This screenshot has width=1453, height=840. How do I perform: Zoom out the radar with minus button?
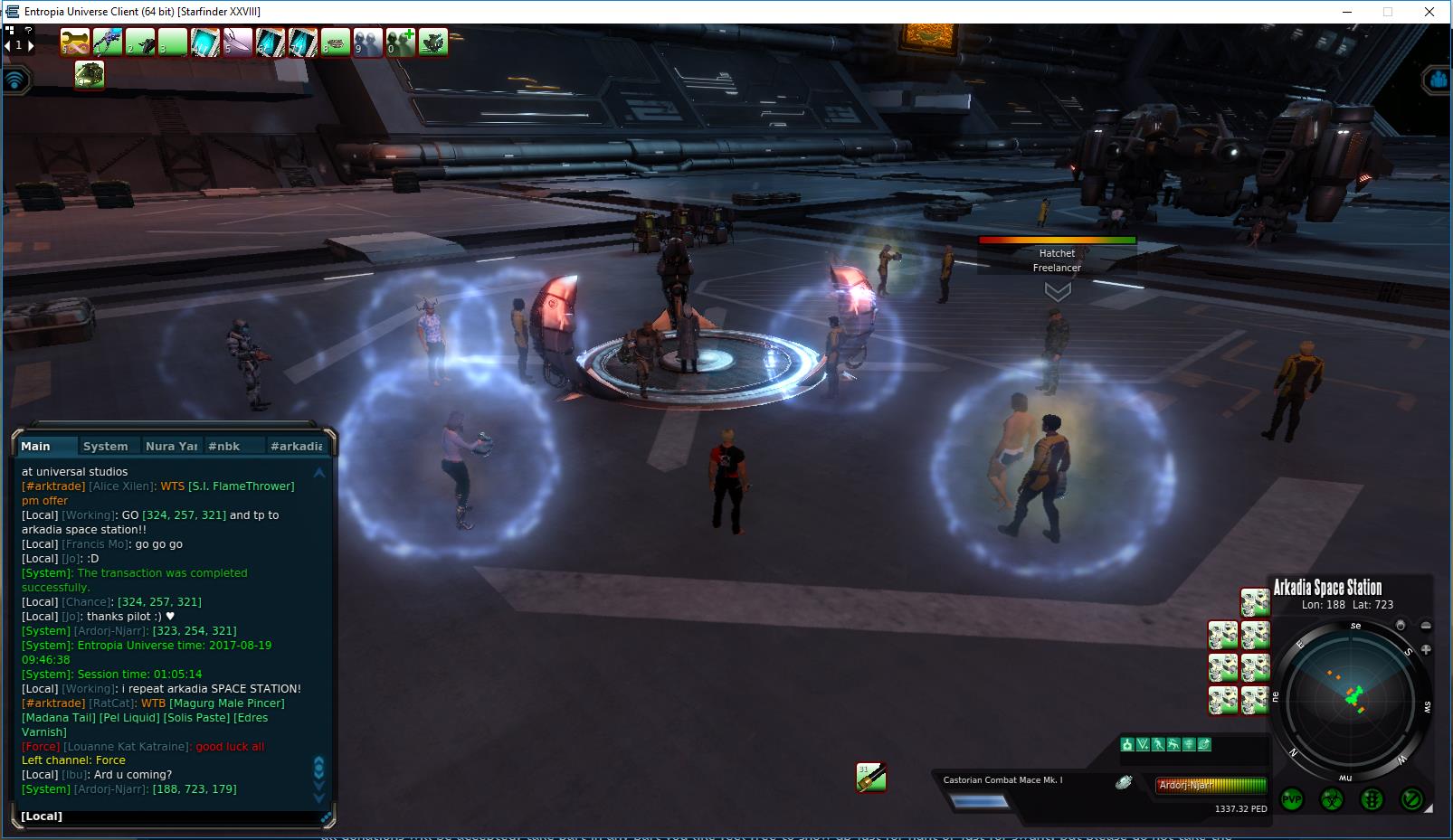(1427, 625)
